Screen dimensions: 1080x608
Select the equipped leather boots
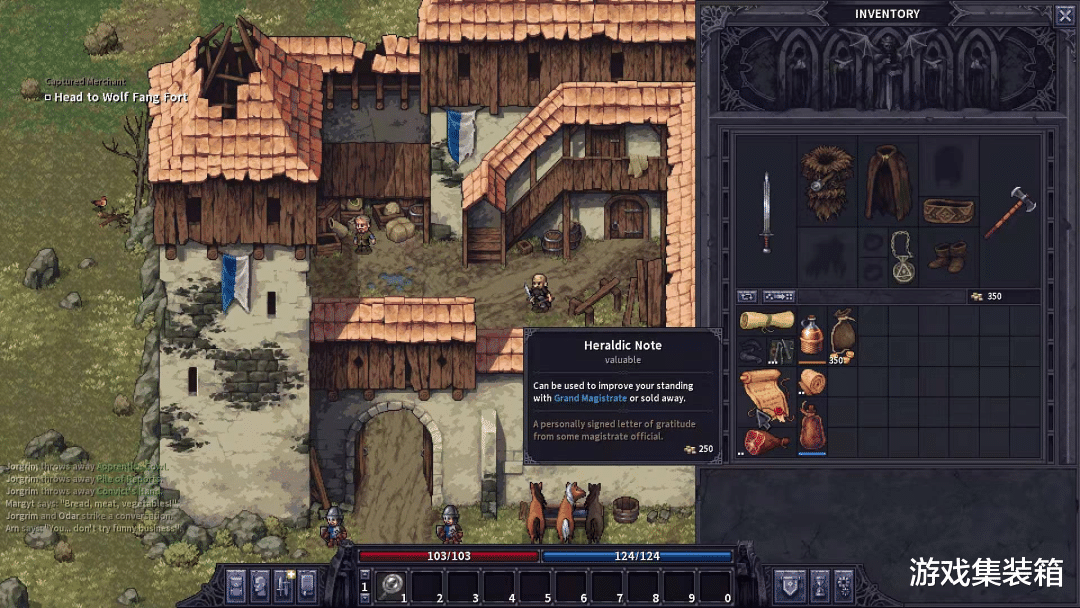click(947, 256)
